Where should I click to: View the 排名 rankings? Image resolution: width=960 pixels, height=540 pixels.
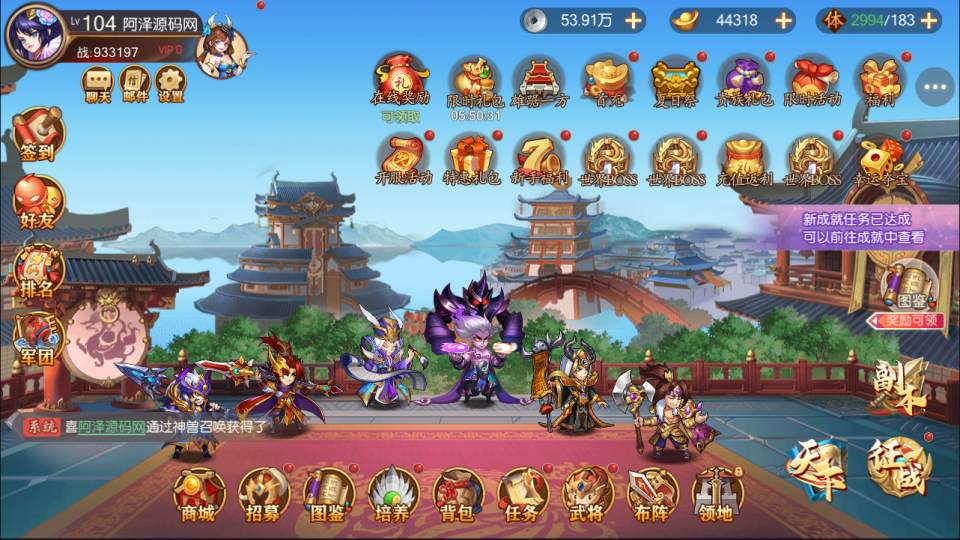click(38, 270)
